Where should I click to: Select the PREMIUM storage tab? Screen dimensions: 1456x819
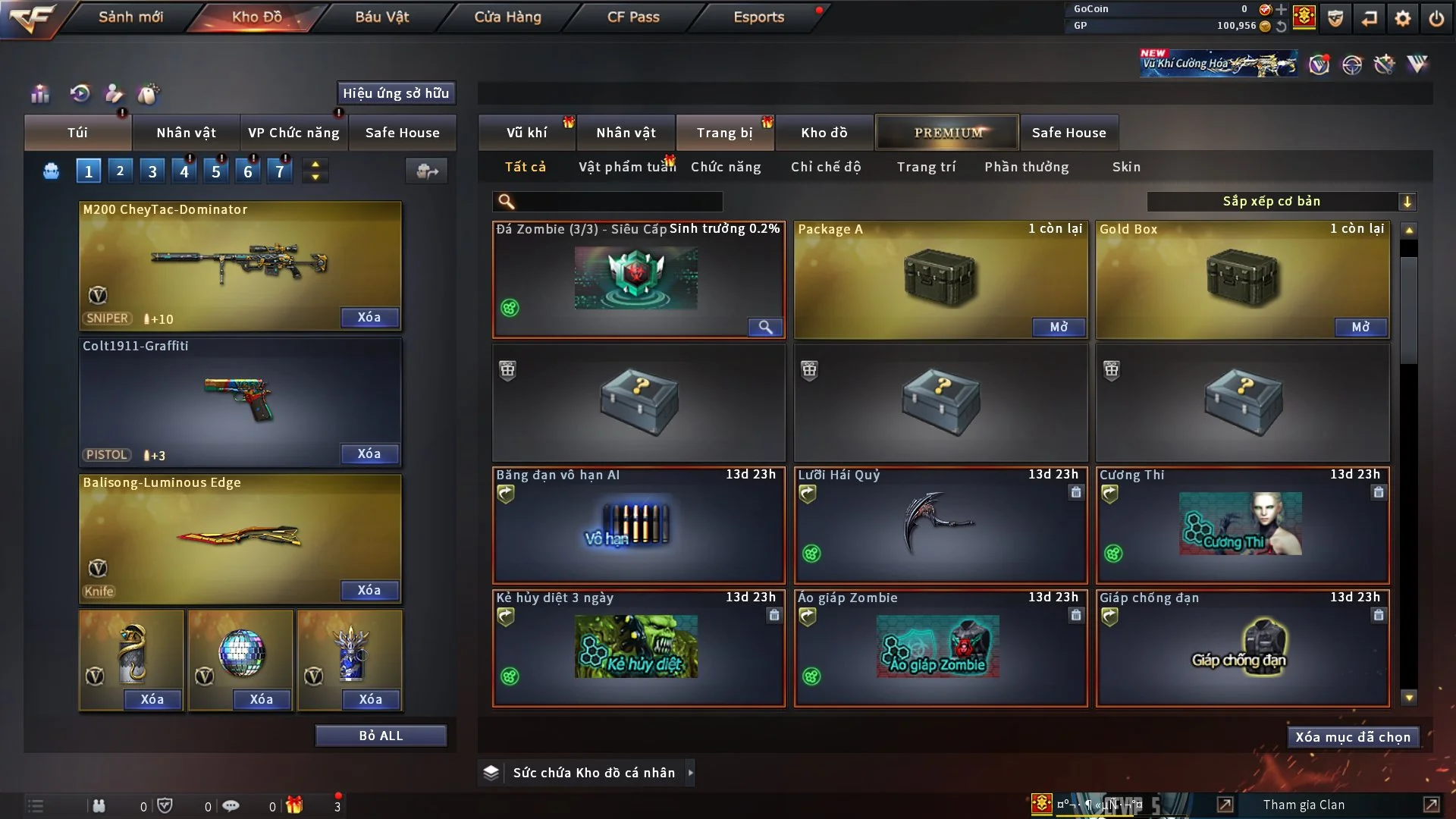(948, 133)
